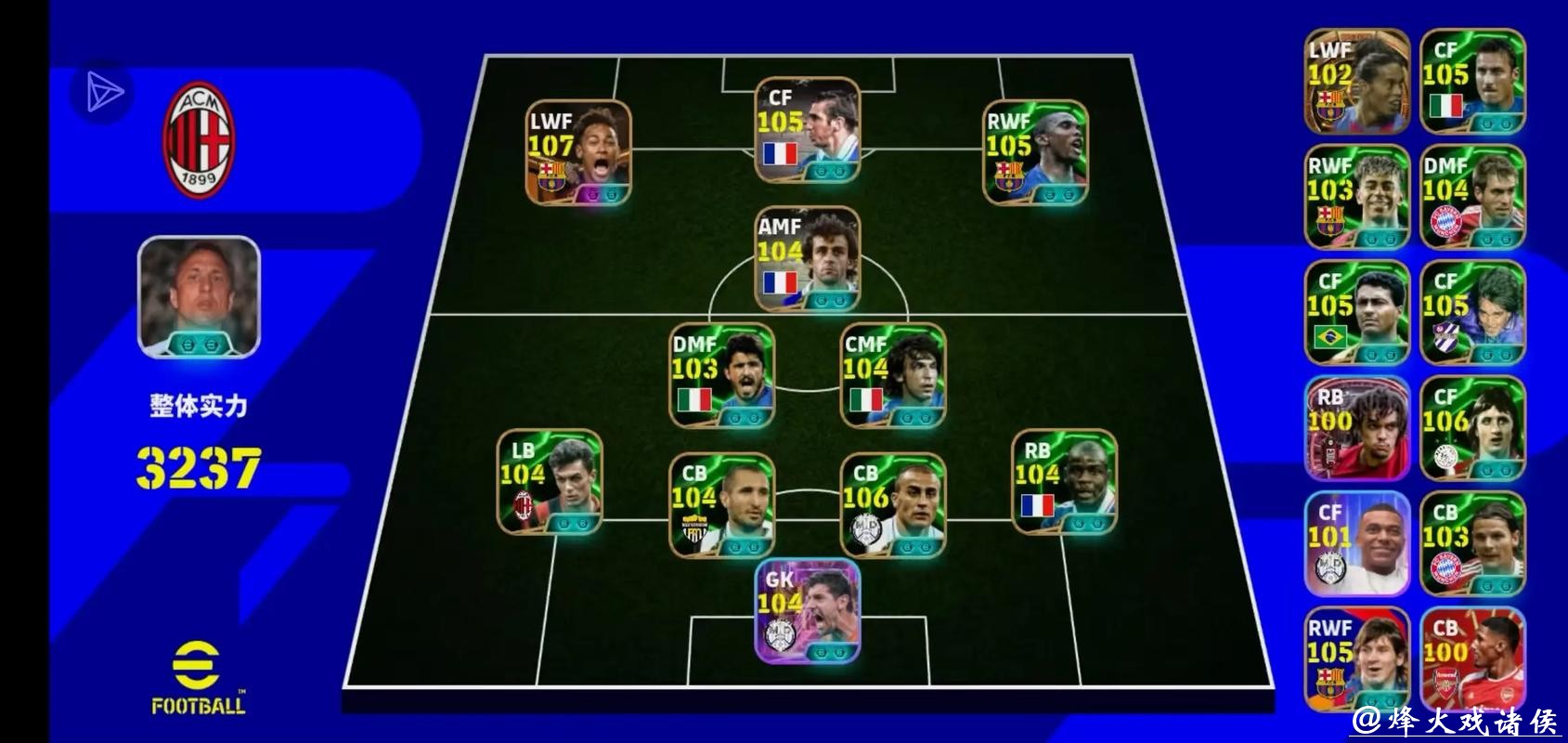Screen dimensions: 1568x743
Task: Pick the substitute CB 100 Arsenal card
Action: coord(1472,659)
